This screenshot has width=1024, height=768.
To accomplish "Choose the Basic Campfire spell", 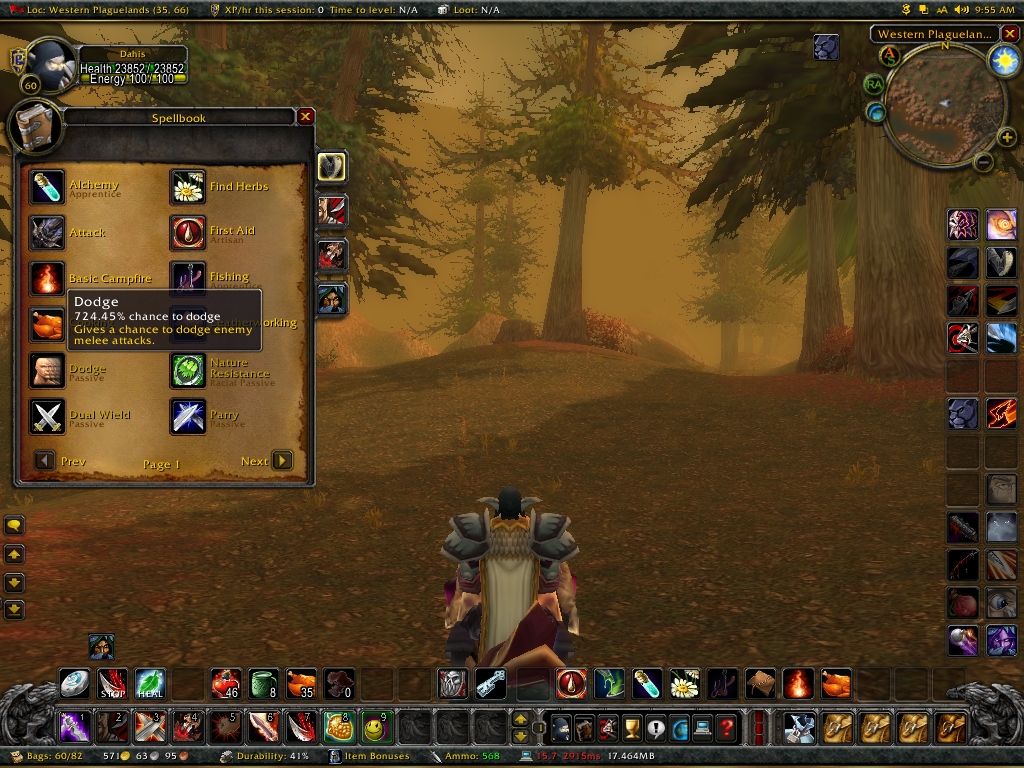I will point(47,279).
